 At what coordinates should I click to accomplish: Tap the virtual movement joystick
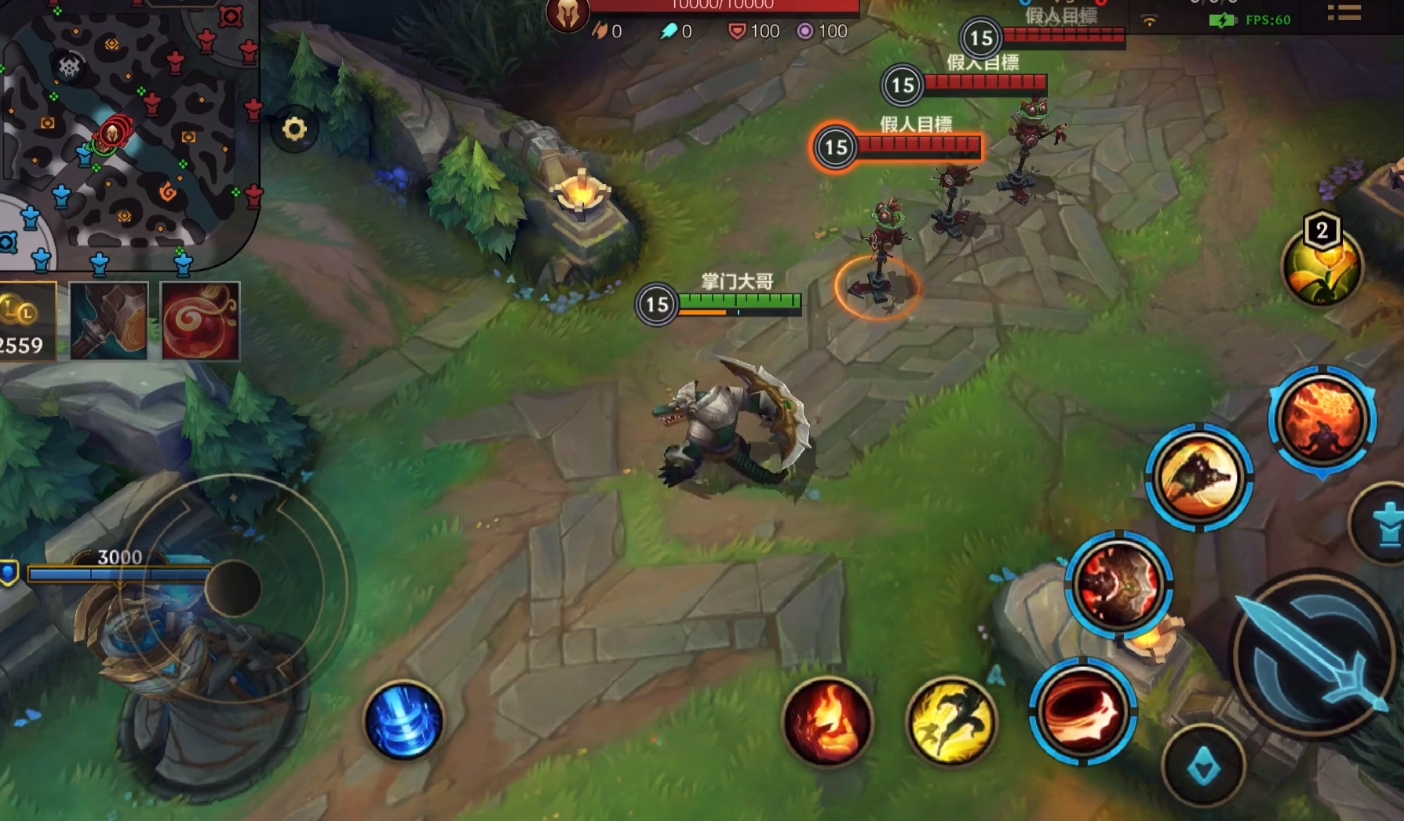[233, 588]
